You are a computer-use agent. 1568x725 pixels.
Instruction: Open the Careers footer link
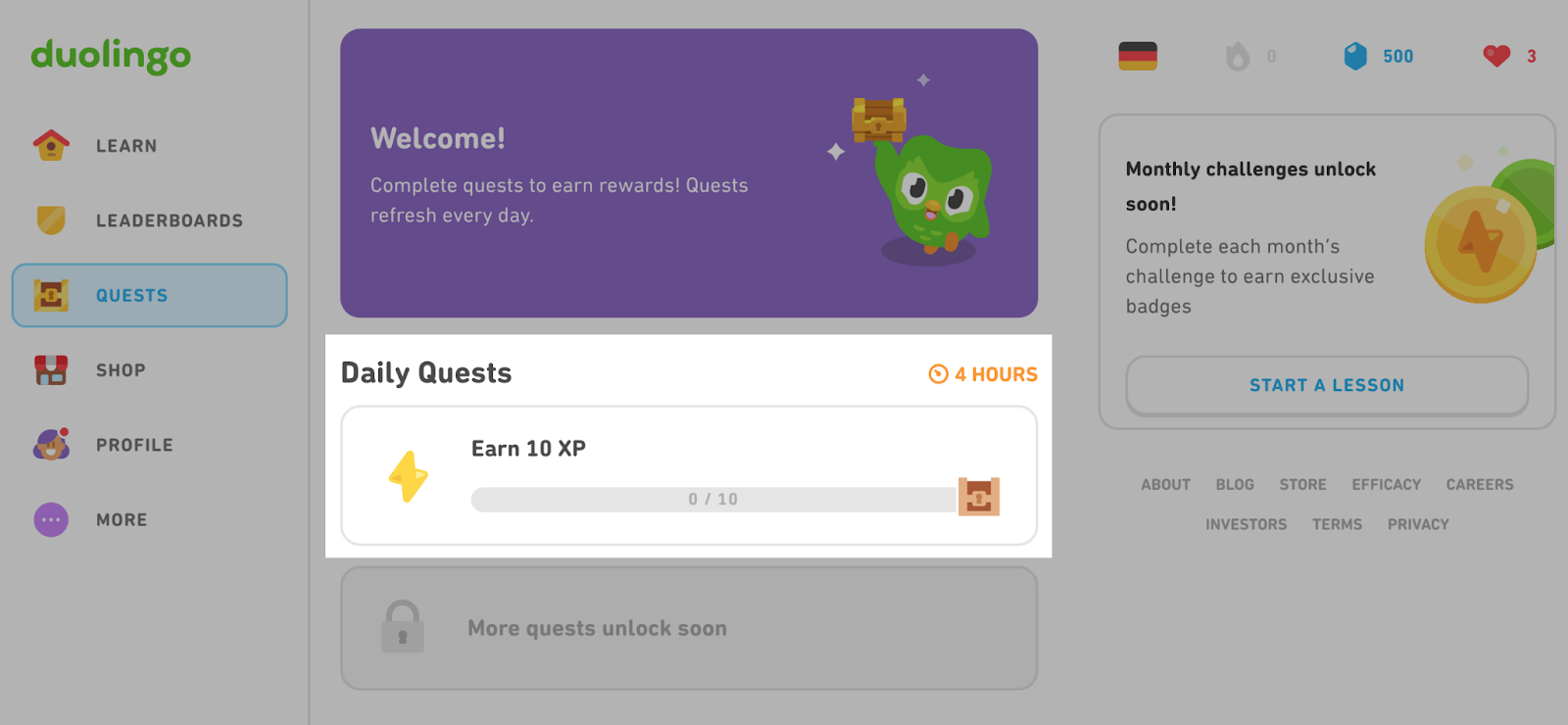1479,484
